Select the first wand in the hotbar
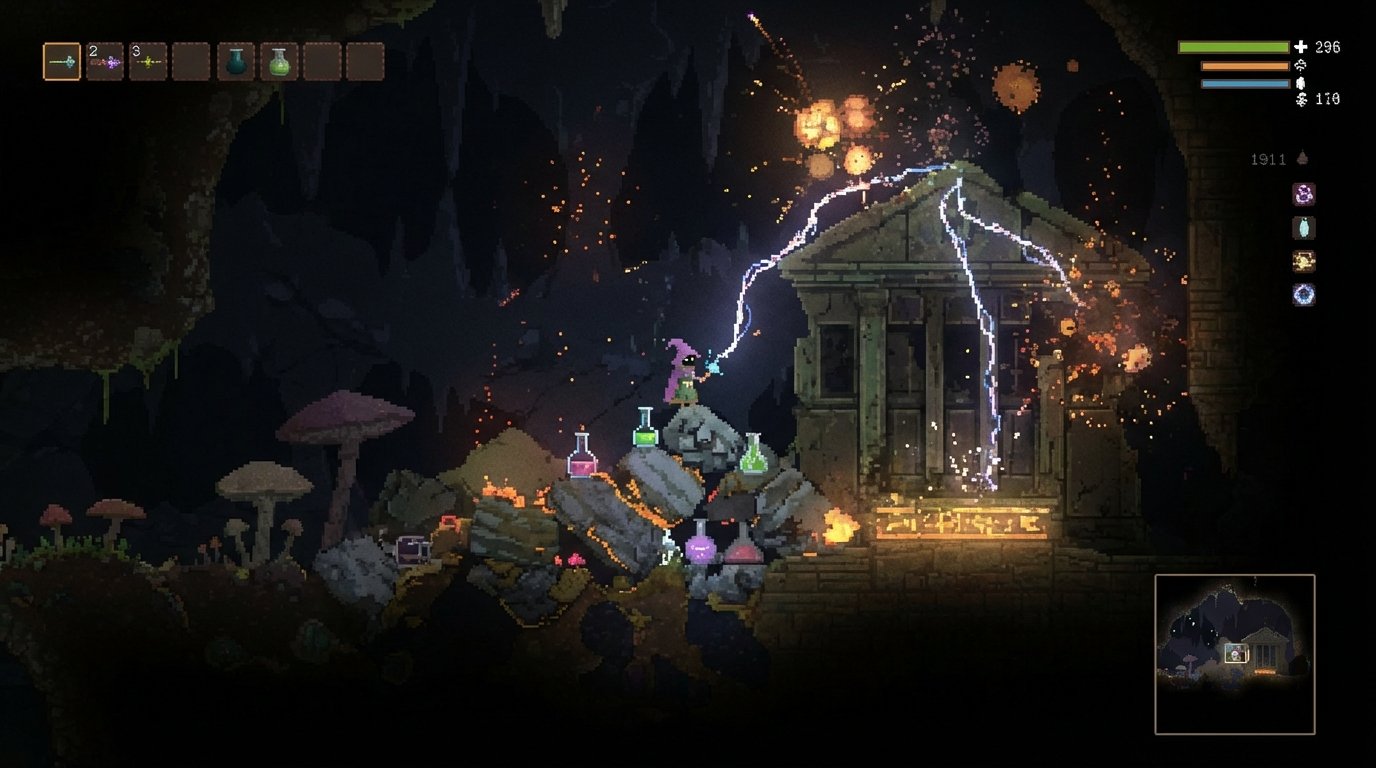Viewport: 1376px width, 768px height. [62, 61]
